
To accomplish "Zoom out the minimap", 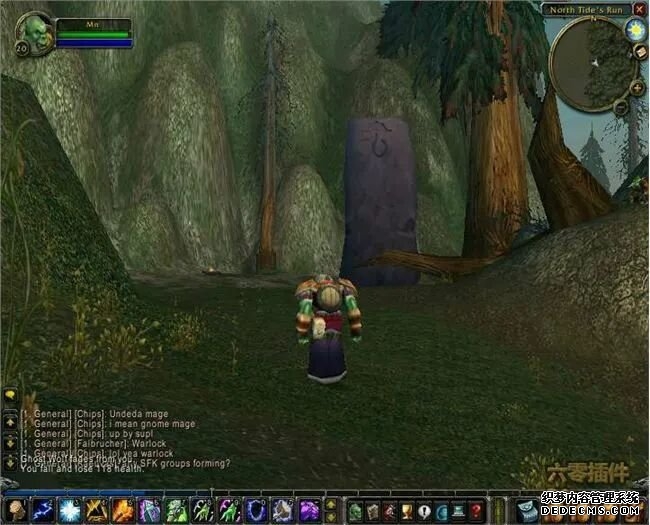I will [x=620, y=105].
